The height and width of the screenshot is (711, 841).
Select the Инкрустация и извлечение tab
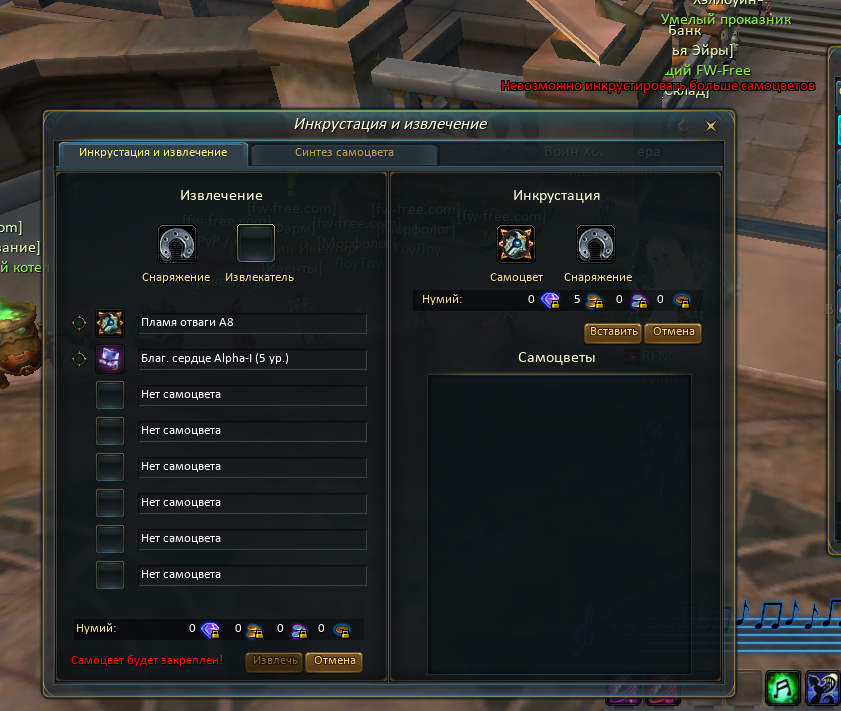[152, 153]
